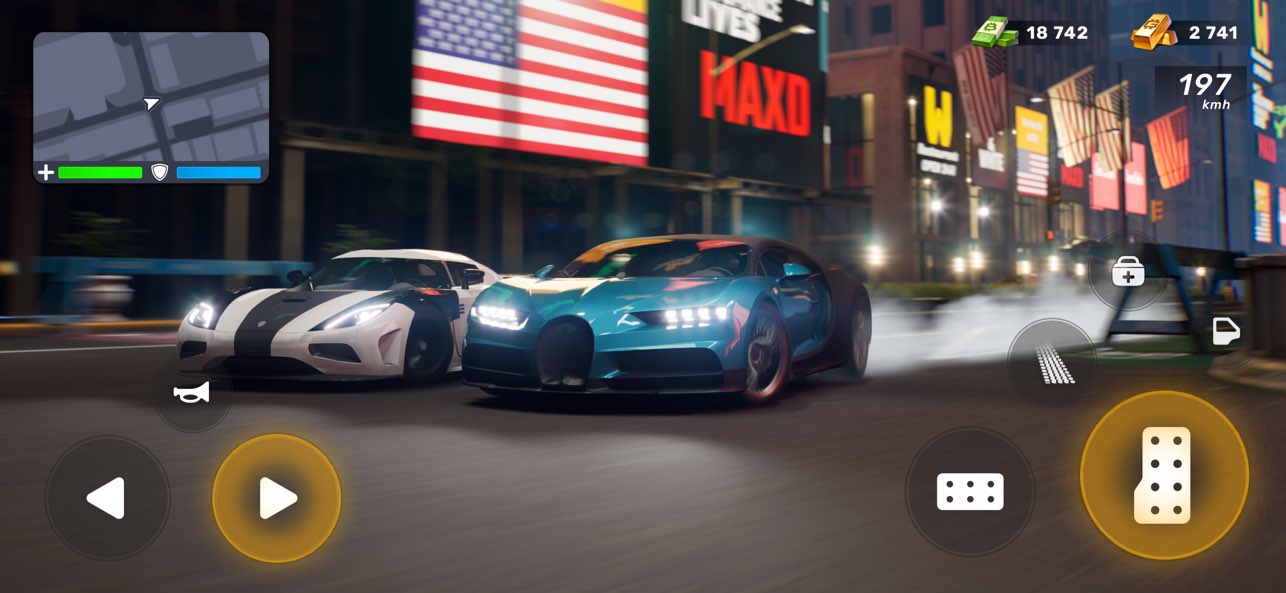Honk the horn button
Image resolution: width=1286 pixels, height=593 pixels.
[191, 393]
